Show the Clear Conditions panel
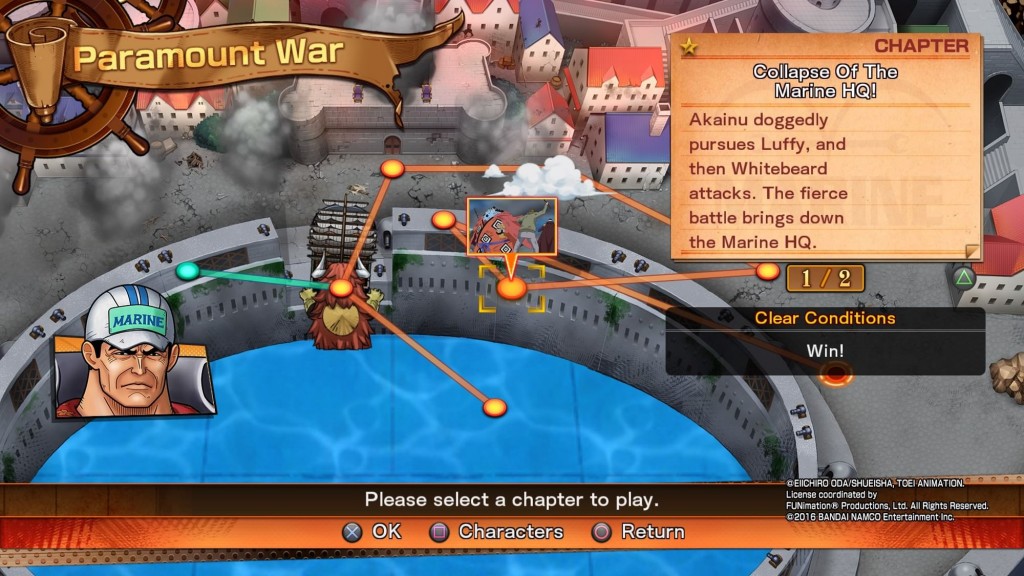Viewport: 1024px width, 576px height. 825,340
